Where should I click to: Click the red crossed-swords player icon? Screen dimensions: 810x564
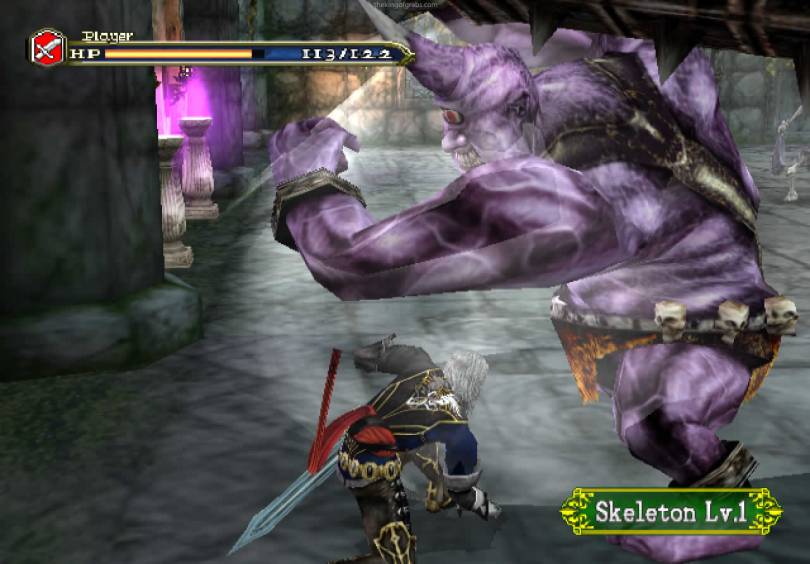point(47,48)
